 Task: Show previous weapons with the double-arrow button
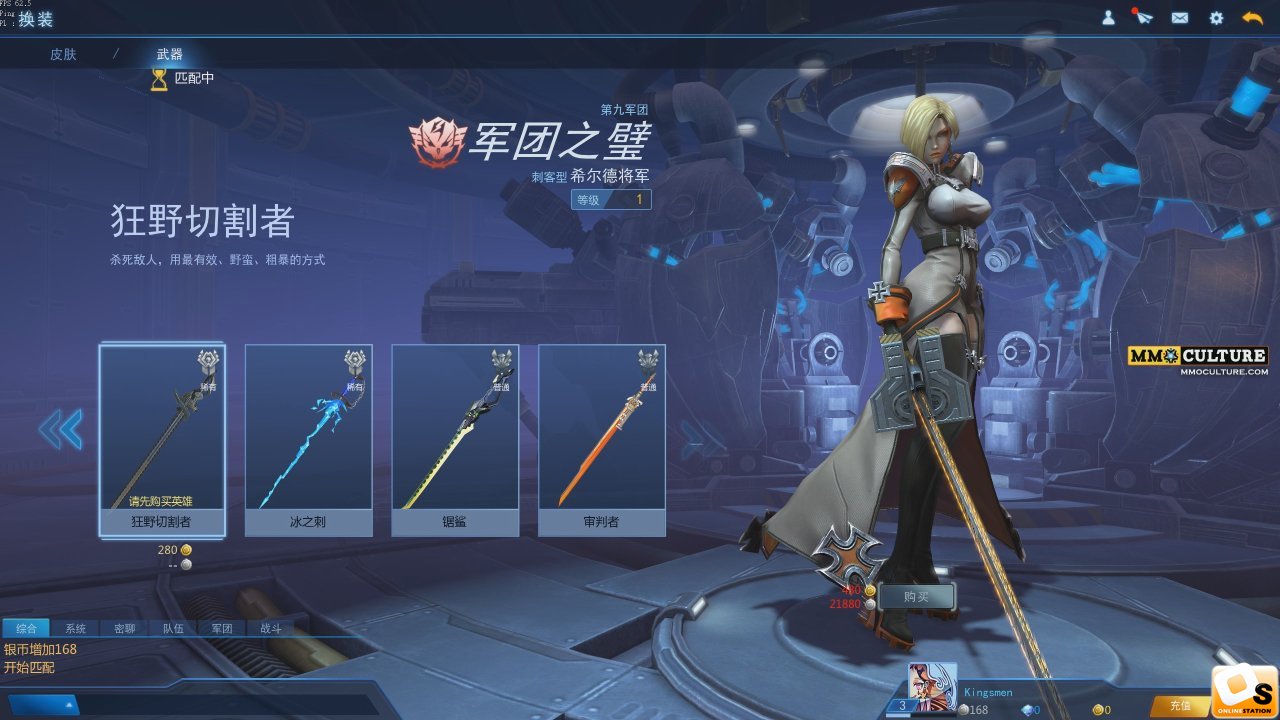tap(60, 430)
